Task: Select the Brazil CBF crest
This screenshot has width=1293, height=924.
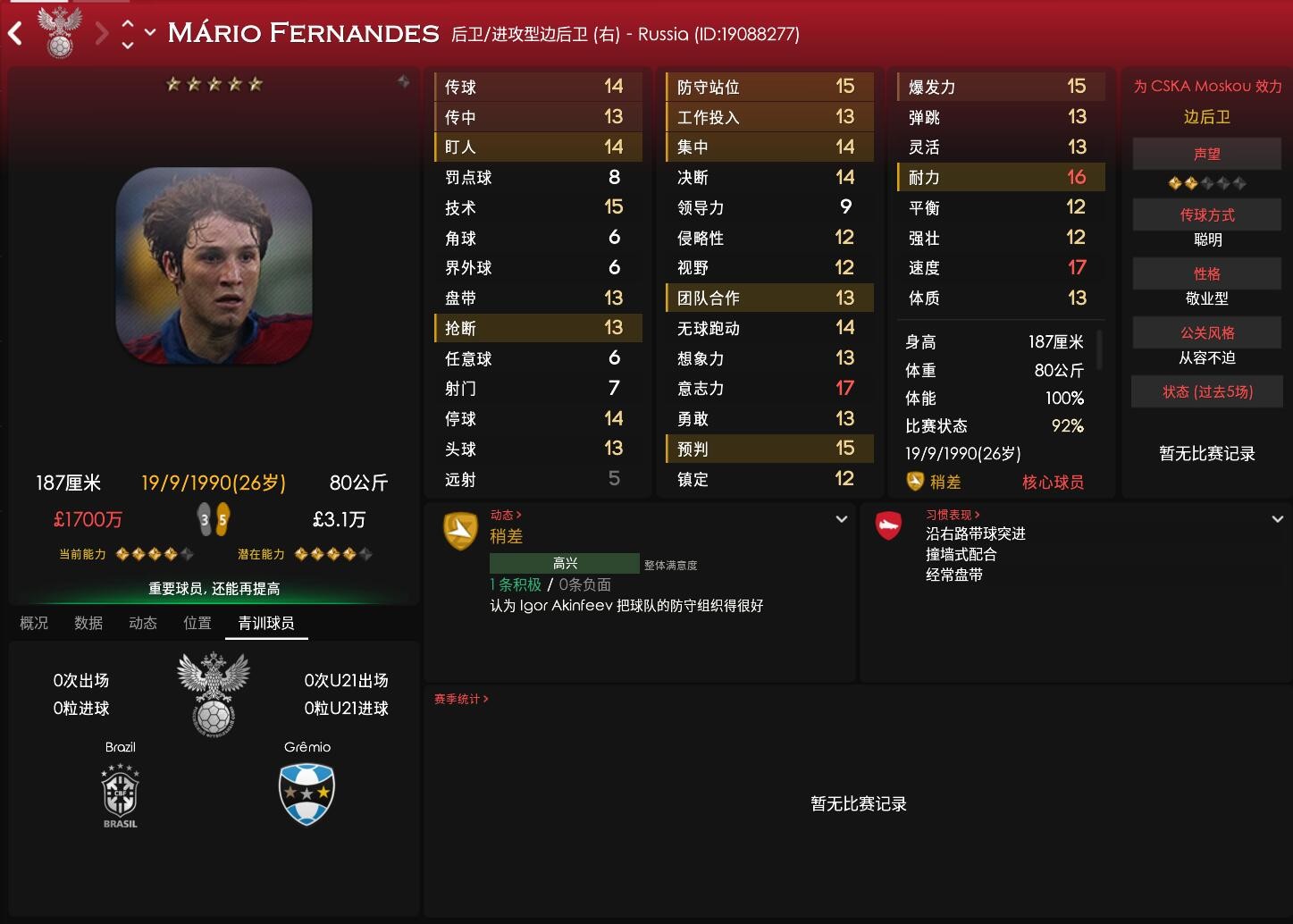Action: tap(120, 795)
